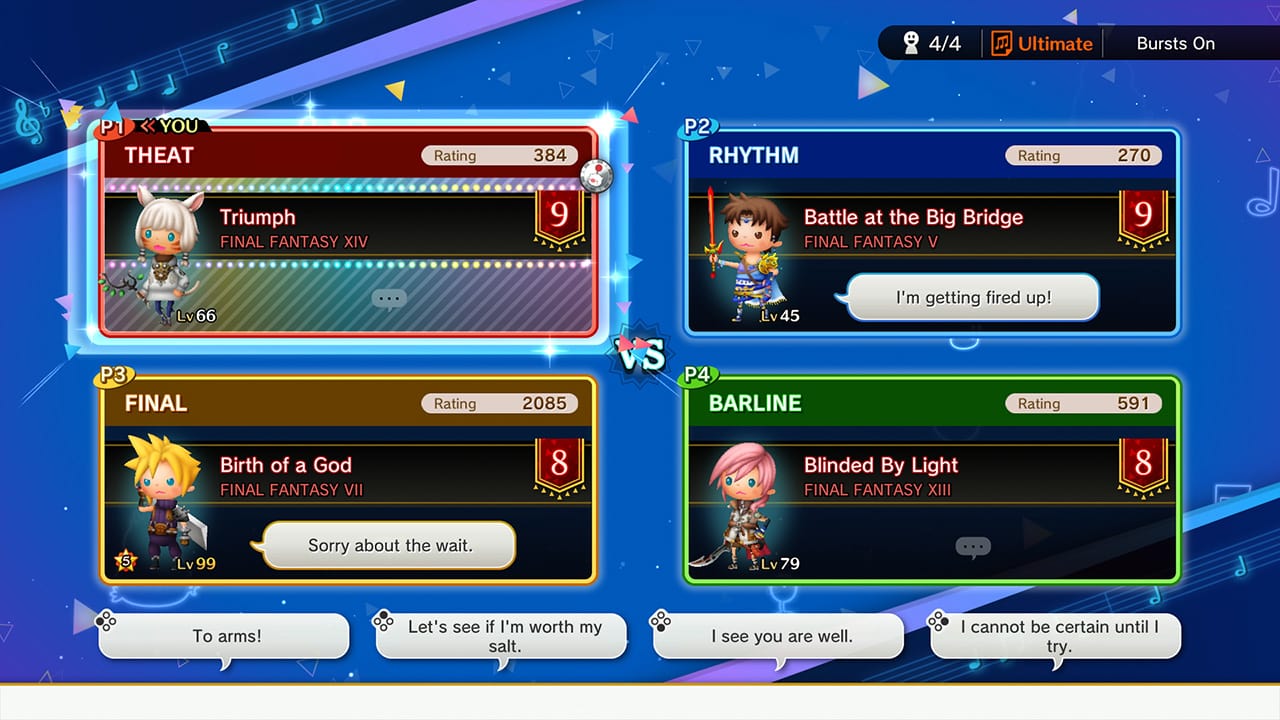Open the ellipsis chat bubble on THEAT's card
This screenshot has height=720, width=1280.
[x=389, y=298]
